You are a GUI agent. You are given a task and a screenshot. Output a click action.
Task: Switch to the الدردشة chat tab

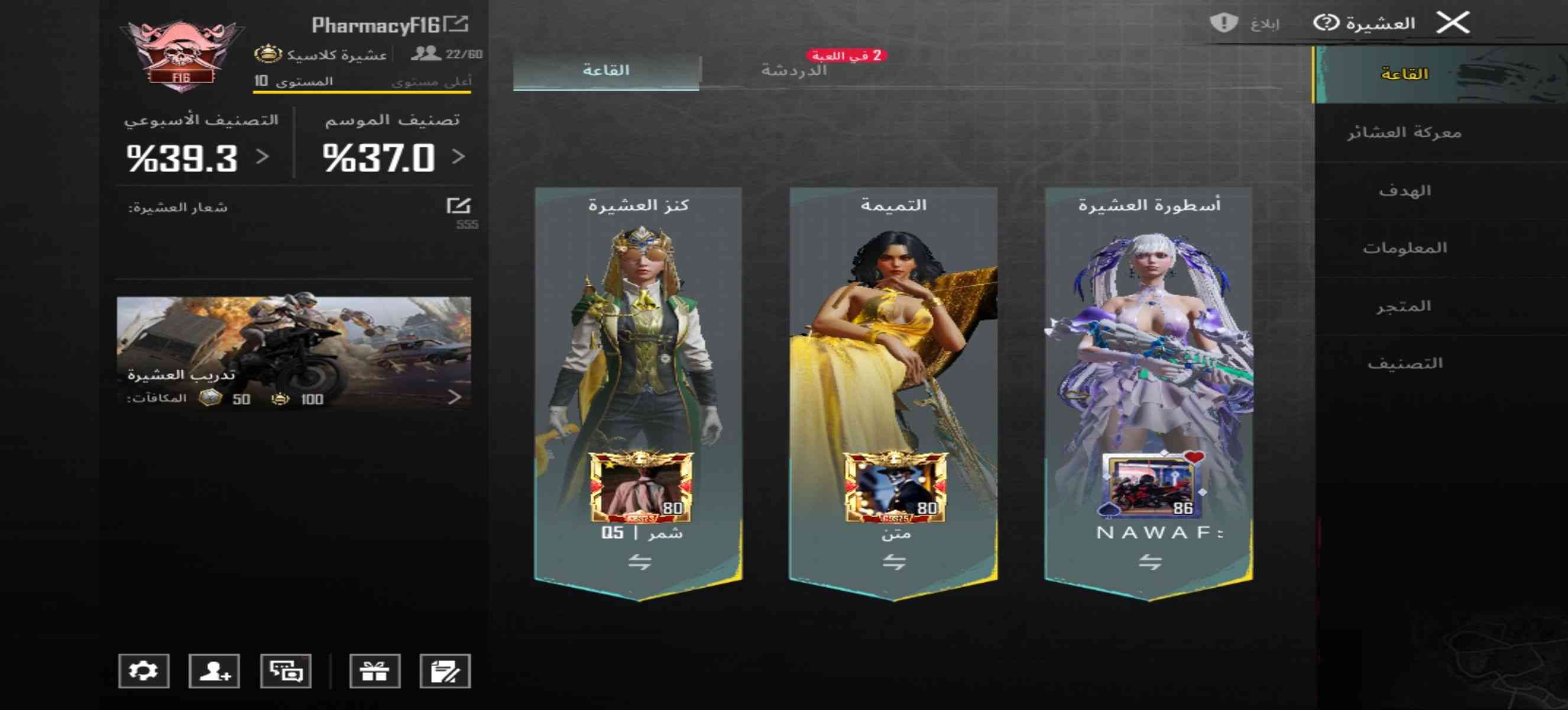(793, 70)
